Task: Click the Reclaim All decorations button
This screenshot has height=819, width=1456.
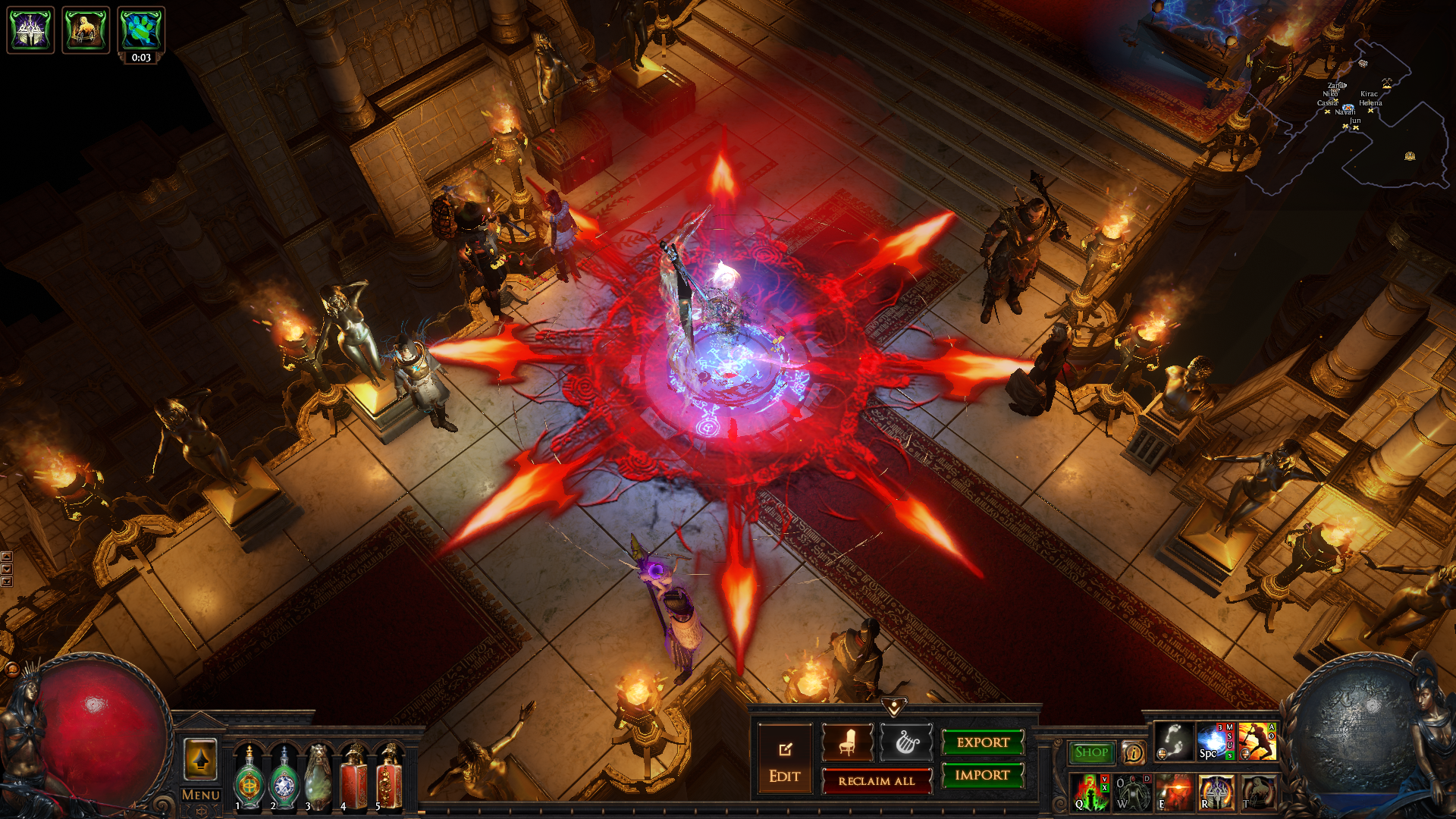Action: 877,781
